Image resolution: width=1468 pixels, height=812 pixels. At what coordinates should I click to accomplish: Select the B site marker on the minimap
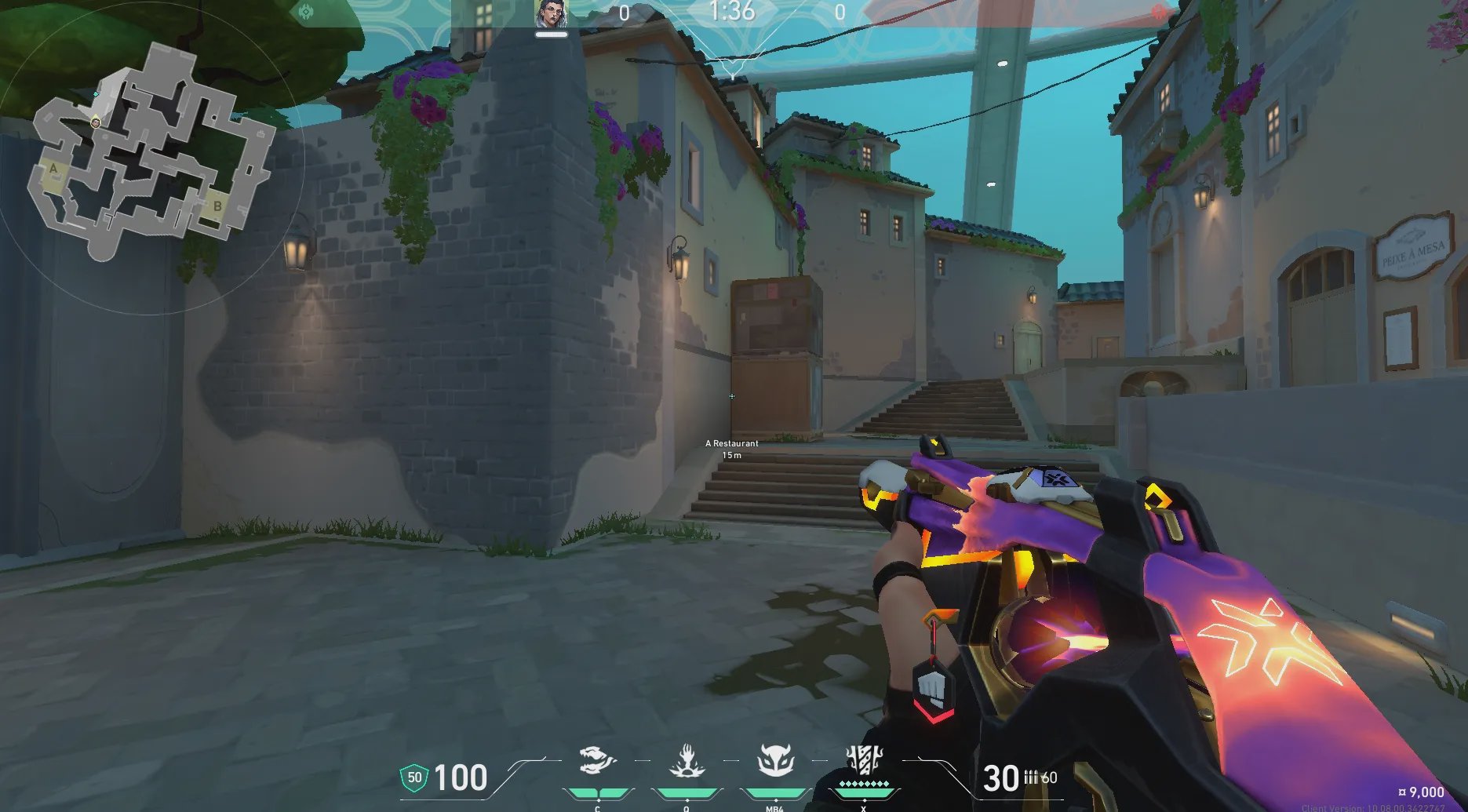coord(217,207)
